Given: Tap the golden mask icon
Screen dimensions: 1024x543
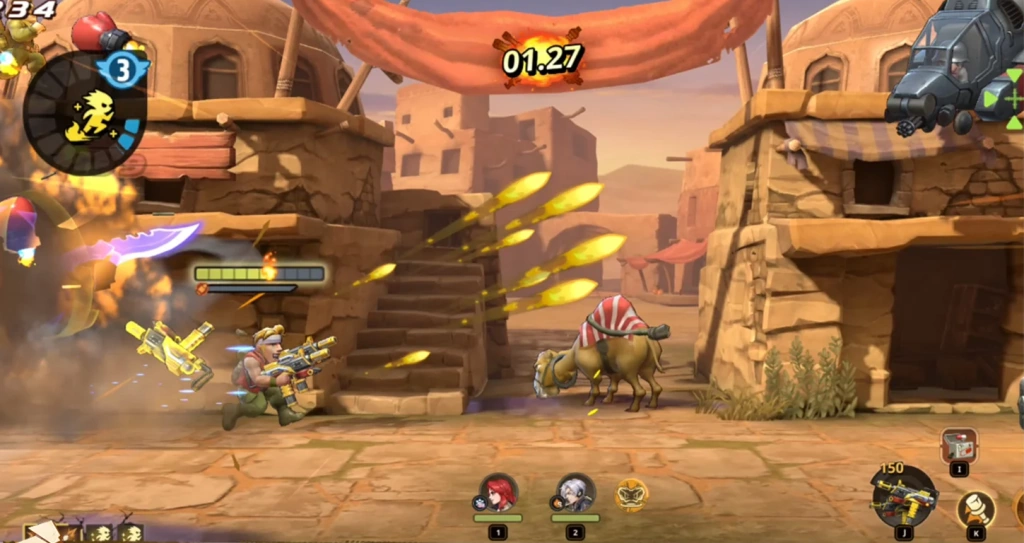Looking at the screenshot, I should pyautogui.click(x=631, y=494).
